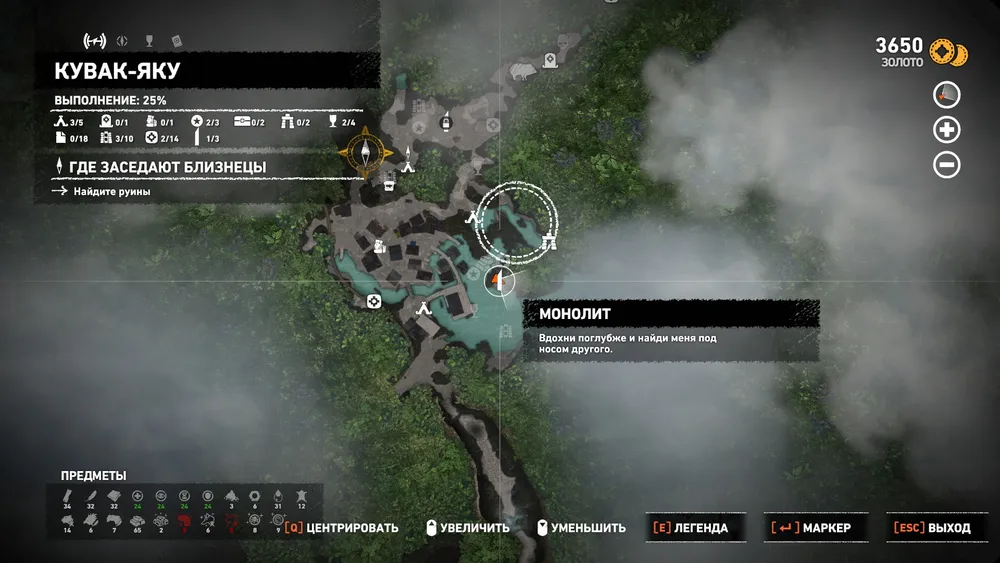The height and width of the screenshot is (563, 1000).
Task: Center the map using Центрировать
Action: [341, 528]
